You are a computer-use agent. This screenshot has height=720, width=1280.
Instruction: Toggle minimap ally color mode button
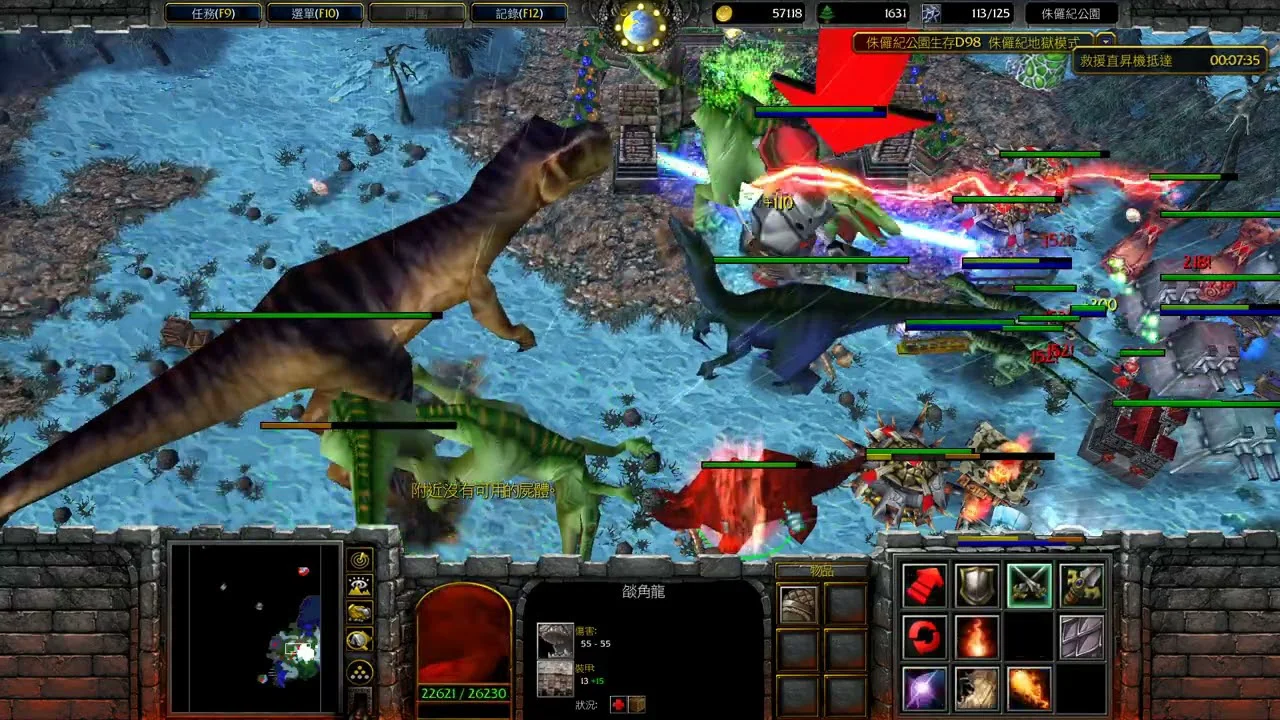[360, 613]
